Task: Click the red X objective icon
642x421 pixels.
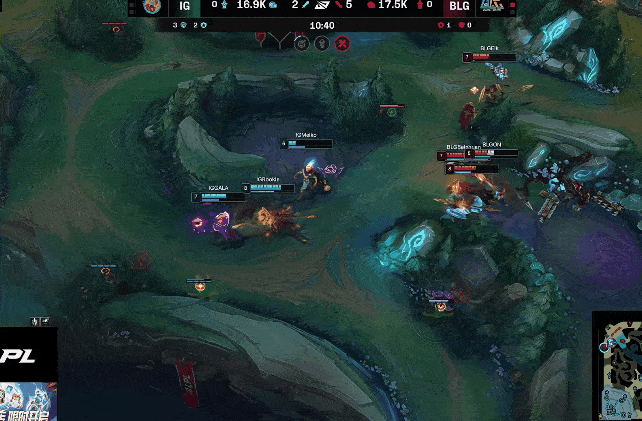Action: (x=342, y=43)
